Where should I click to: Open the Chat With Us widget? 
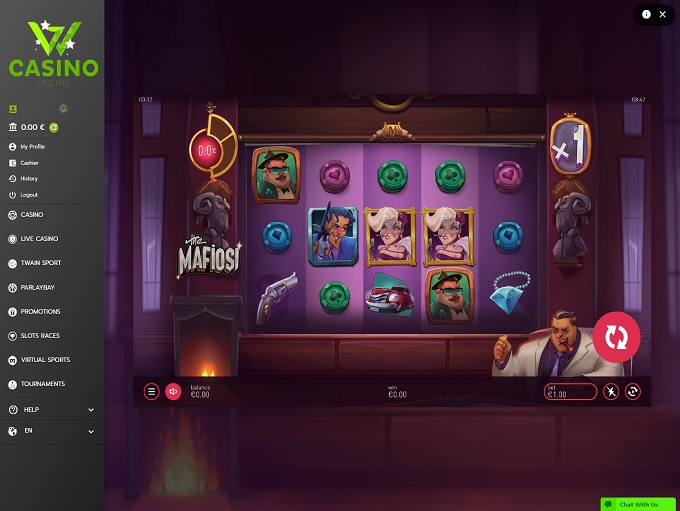click(x=638, y=504)
